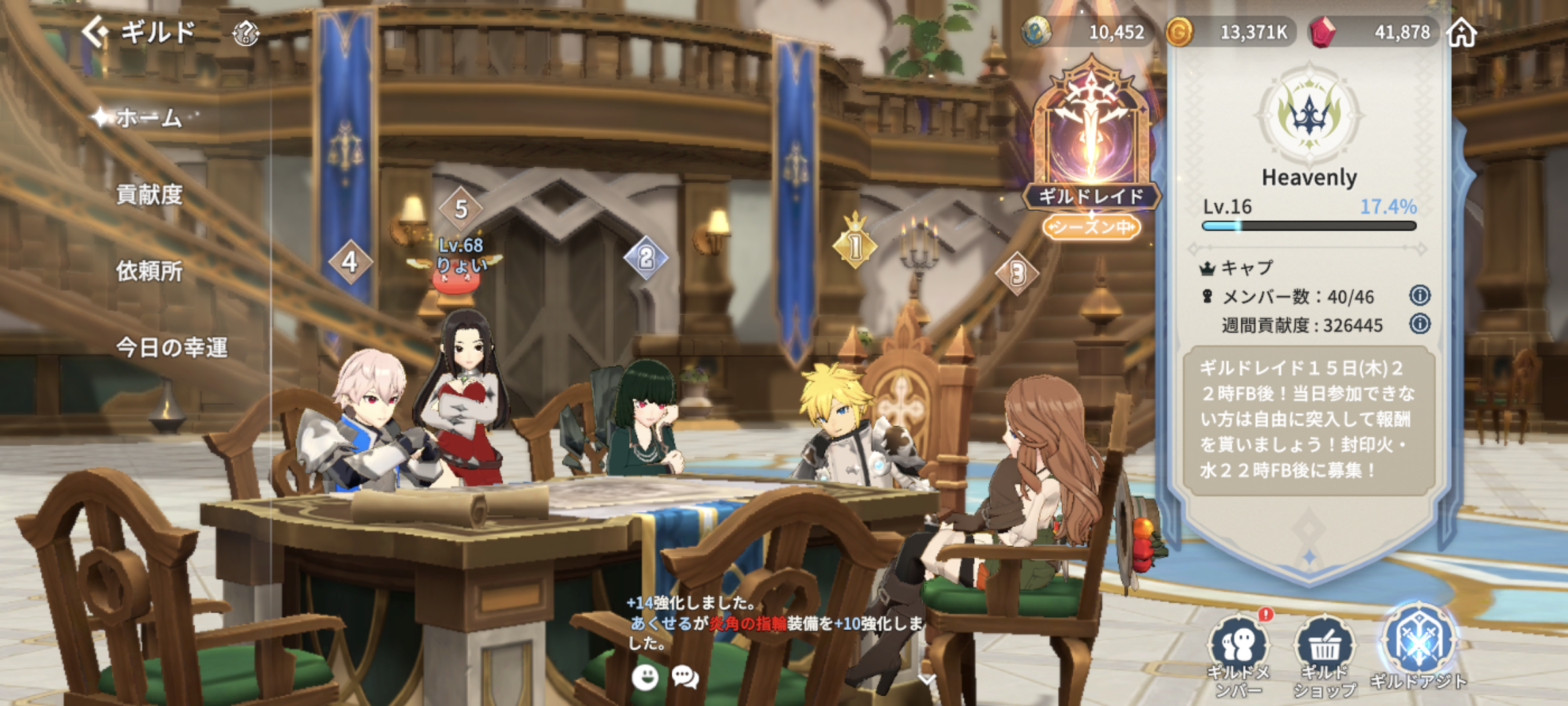Select the rank 2 diamond marker
Screen dimensions: 1568x706
pyautogui.click(x=645, y=258)
